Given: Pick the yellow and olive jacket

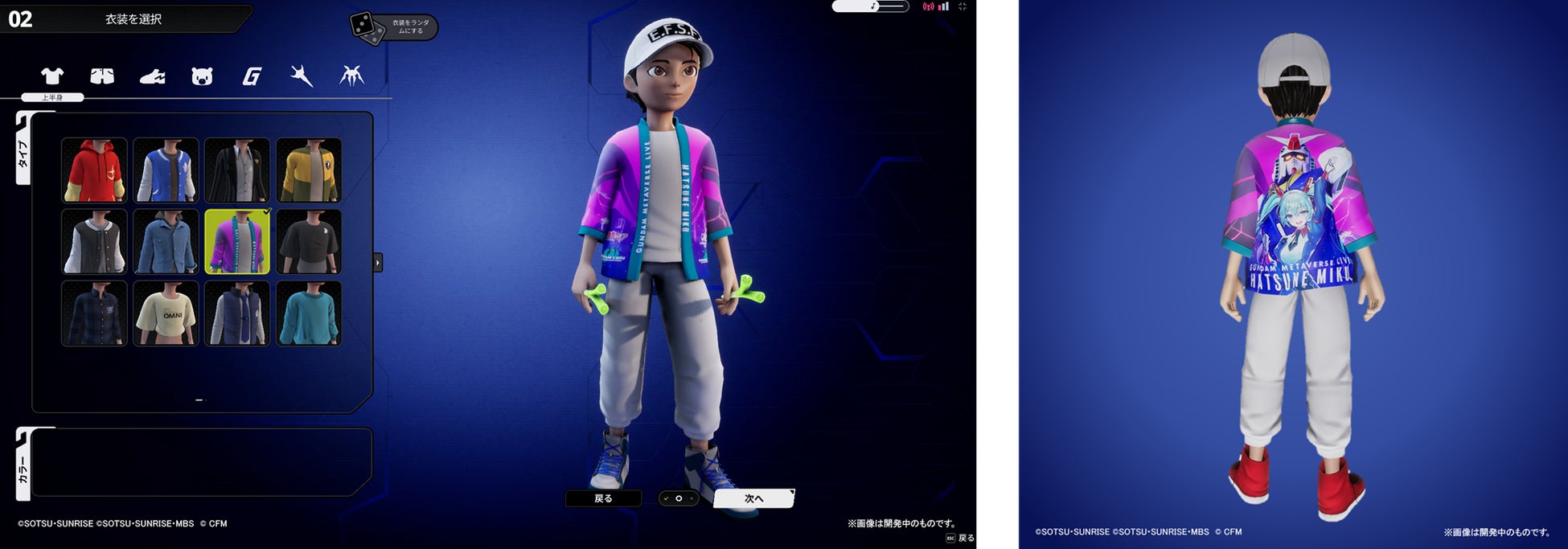Looking at the screenshot, I should (309, 170).
